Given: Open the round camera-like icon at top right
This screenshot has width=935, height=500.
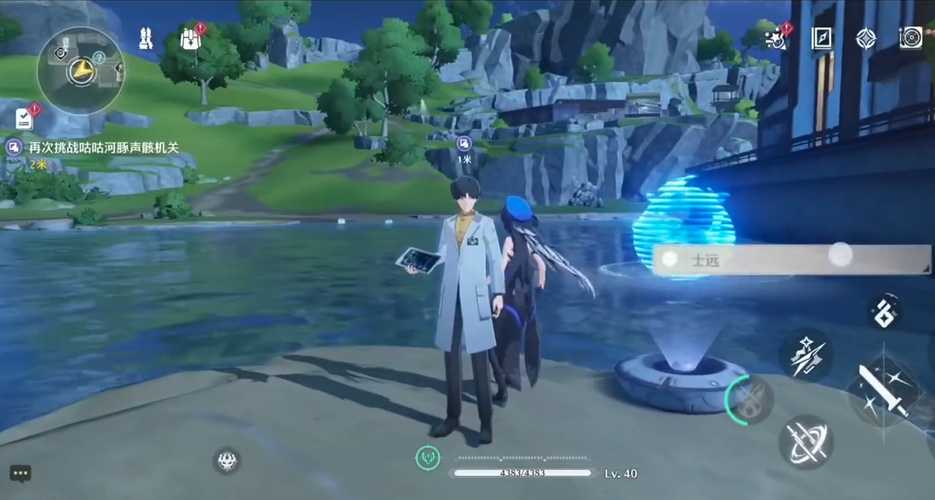Looking at the screenshot, I should click(x=910, y=39).
